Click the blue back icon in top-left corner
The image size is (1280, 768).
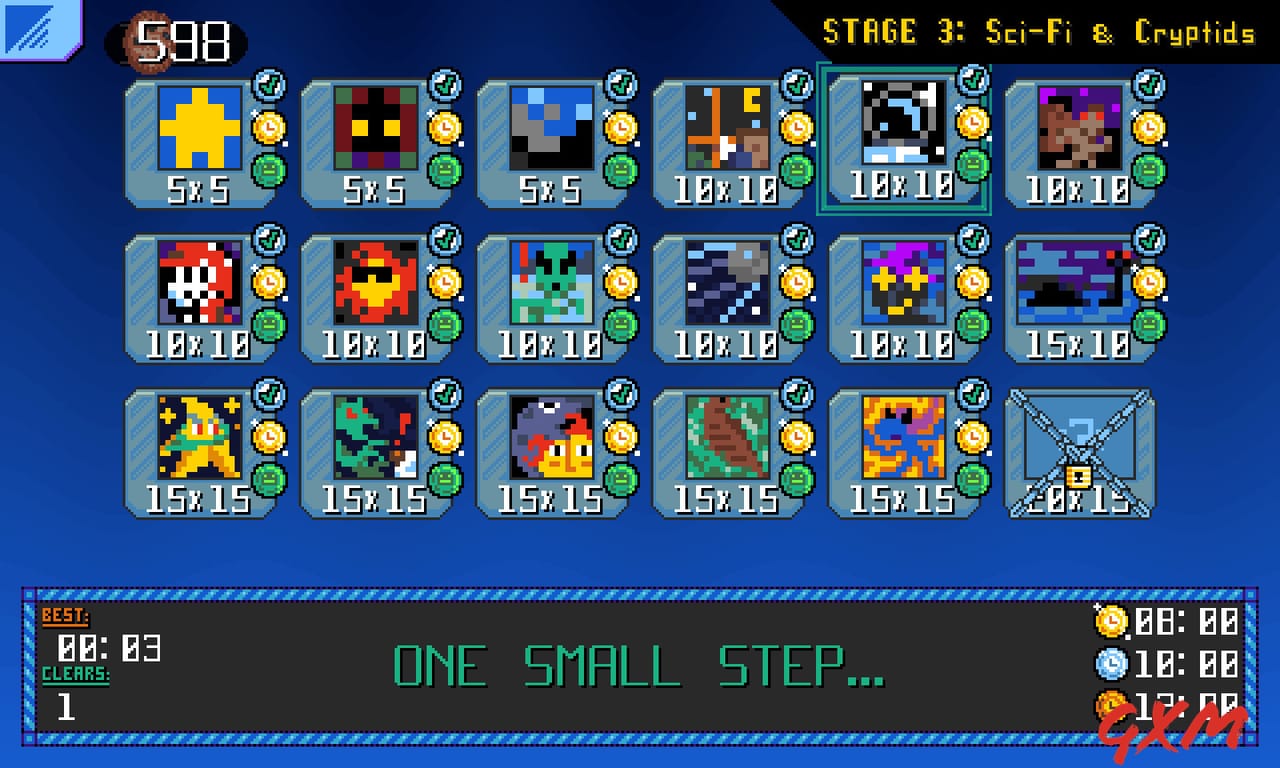pyautogui.click(x=35, y=30)
